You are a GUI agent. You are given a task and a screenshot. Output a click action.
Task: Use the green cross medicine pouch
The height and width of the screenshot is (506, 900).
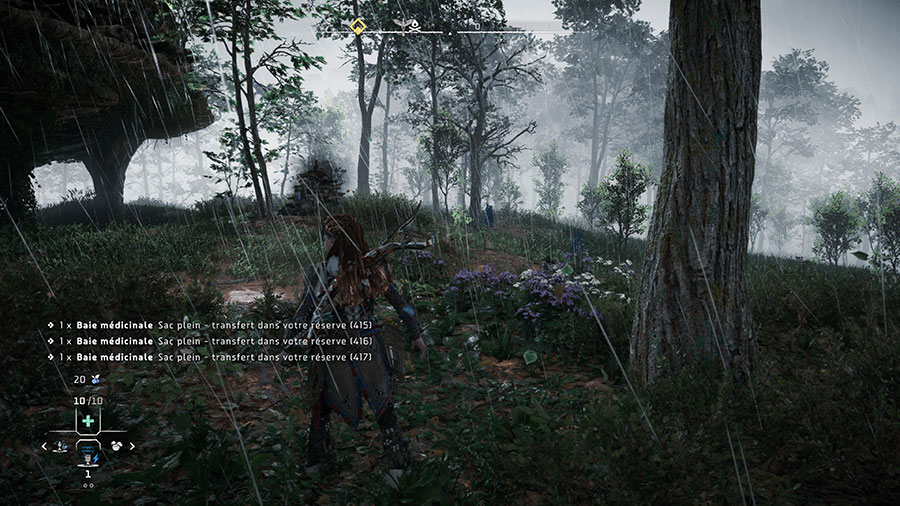pos(88,421)
